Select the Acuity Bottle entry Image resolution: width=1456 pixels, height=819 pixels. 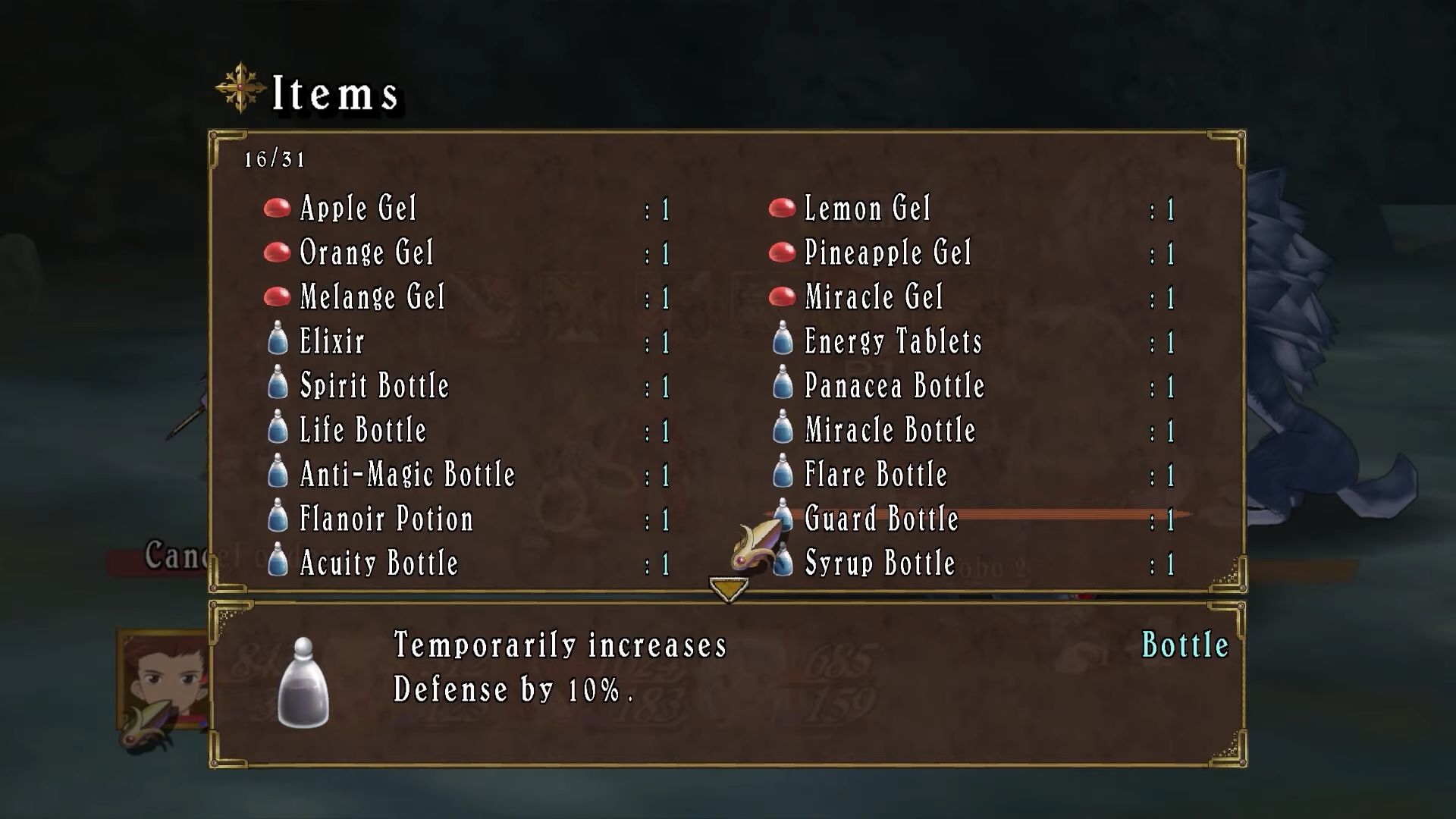click(379, 563)
